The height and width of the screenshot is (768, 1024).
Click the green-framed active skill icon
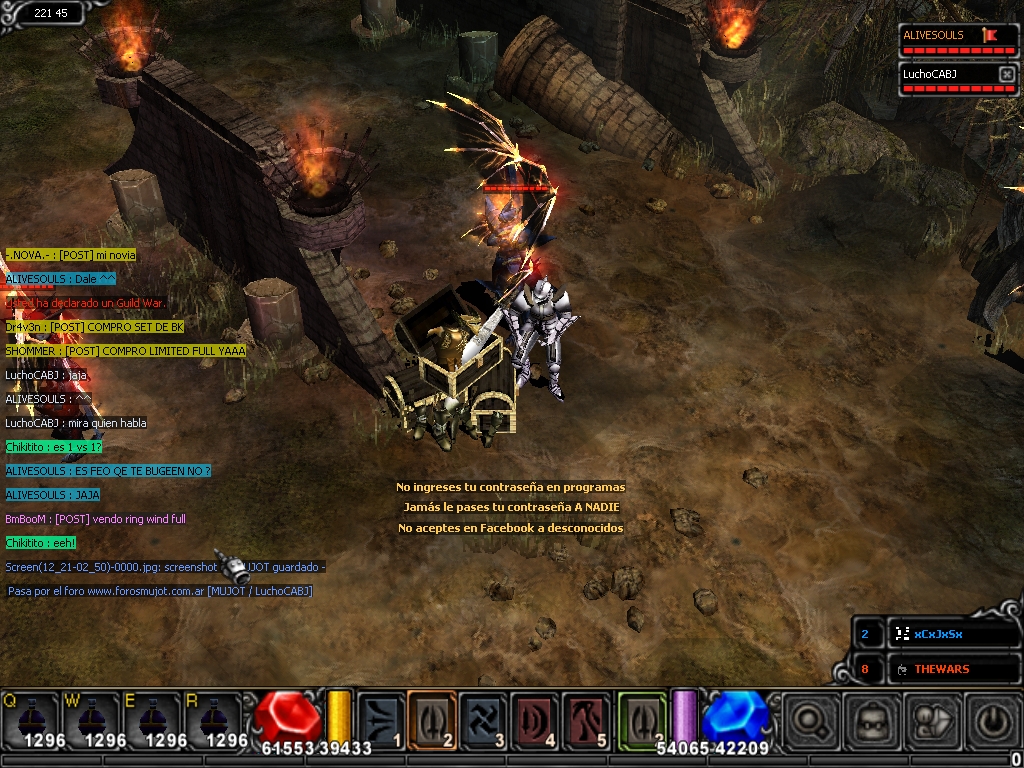point(641,720)
